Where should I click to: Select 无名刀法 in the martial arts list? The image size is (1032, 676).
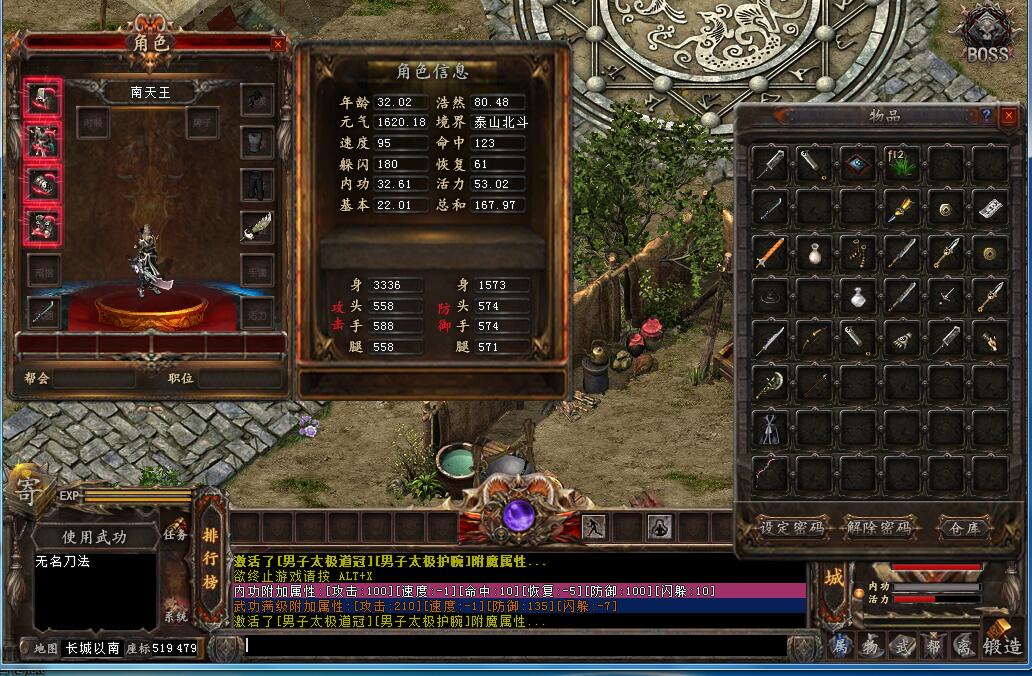click(63, 562)
